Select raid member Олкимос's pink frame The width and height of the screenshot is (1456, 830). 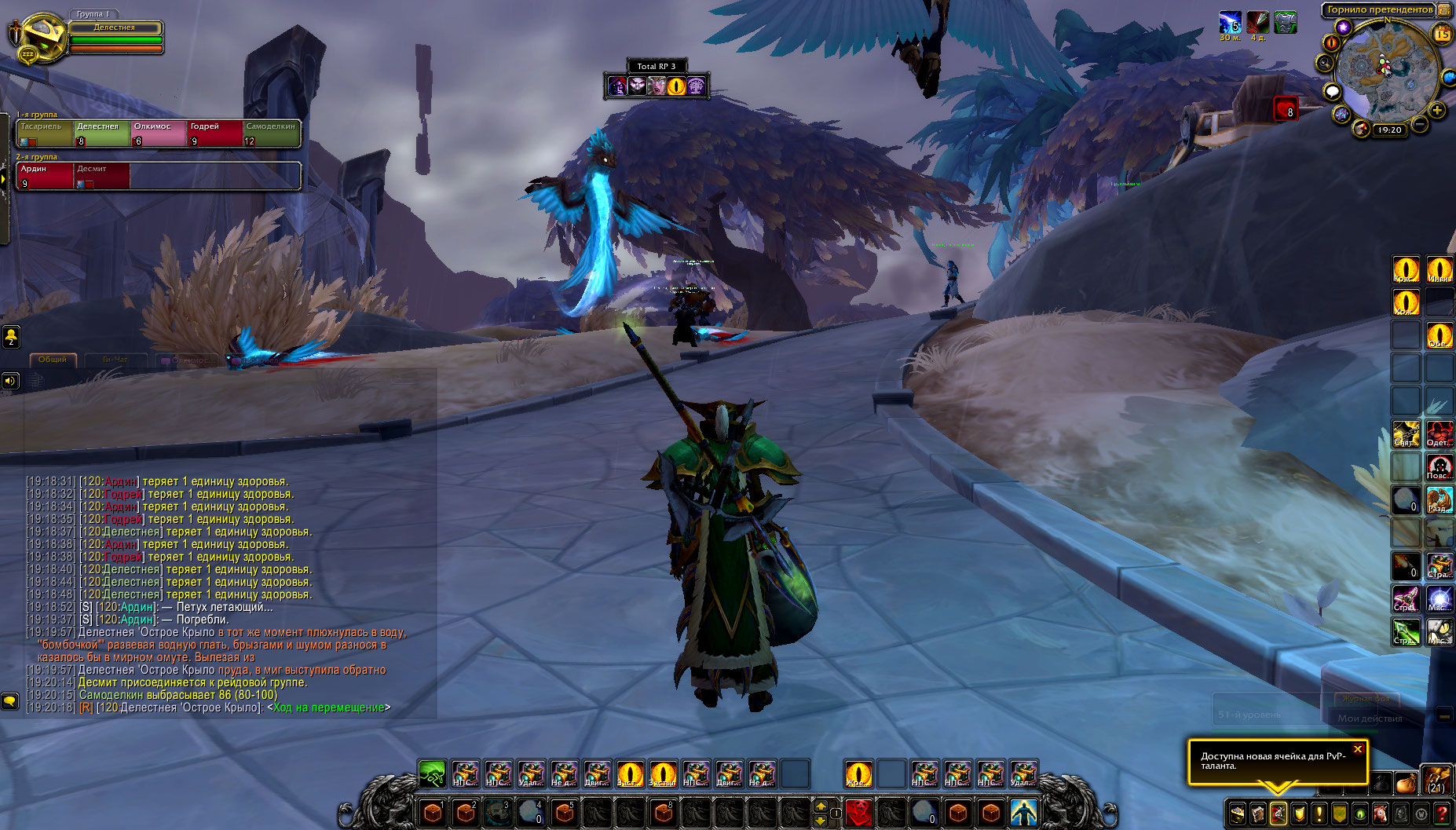click(159, 133)
